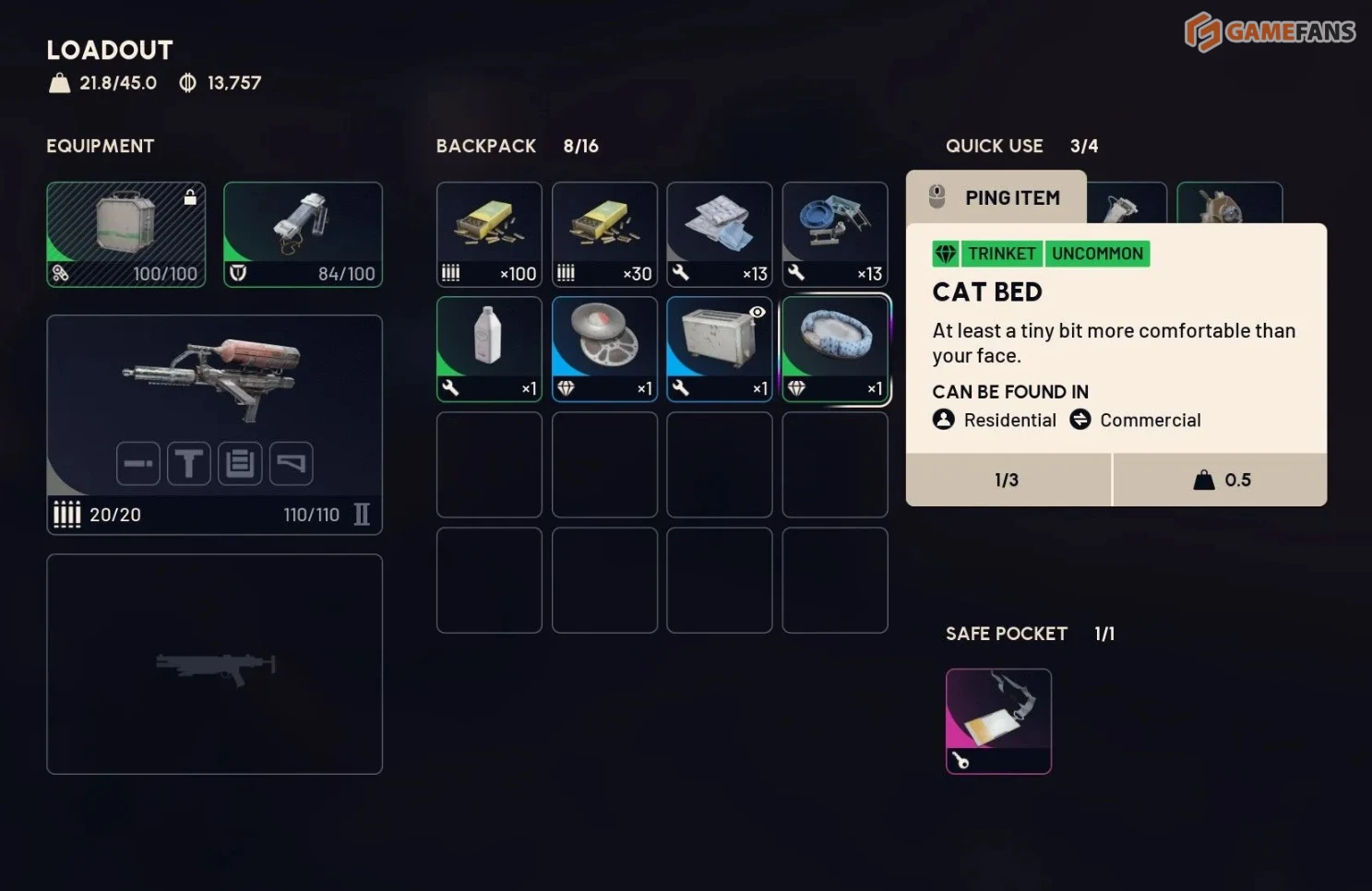Click the toaster item in the backpack
Image resolution: width=1372 pixels, height=891 pixels.
click(x=720, y=349)
